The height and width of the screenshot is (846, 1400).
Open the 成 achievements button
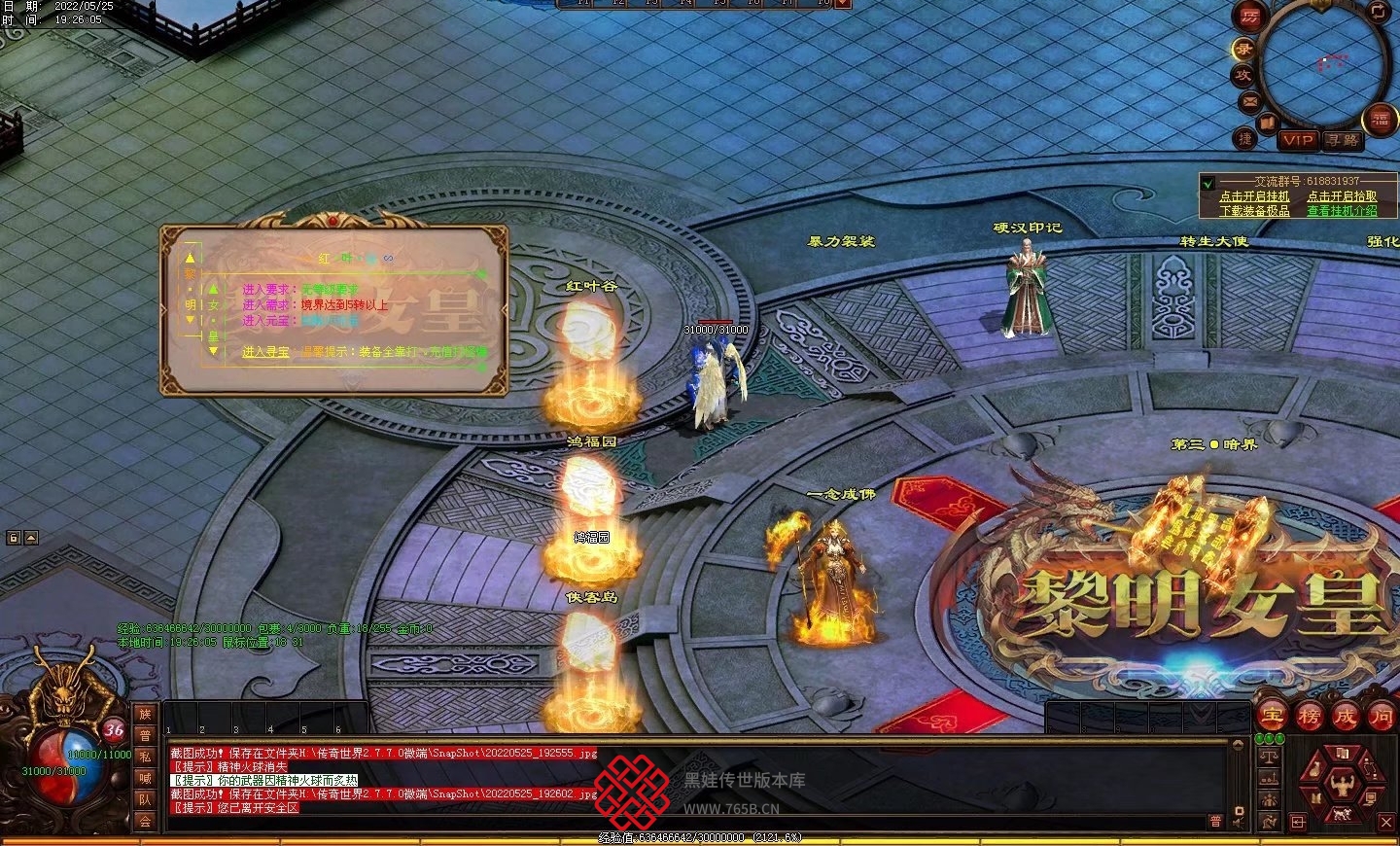tap(1346, 717)
